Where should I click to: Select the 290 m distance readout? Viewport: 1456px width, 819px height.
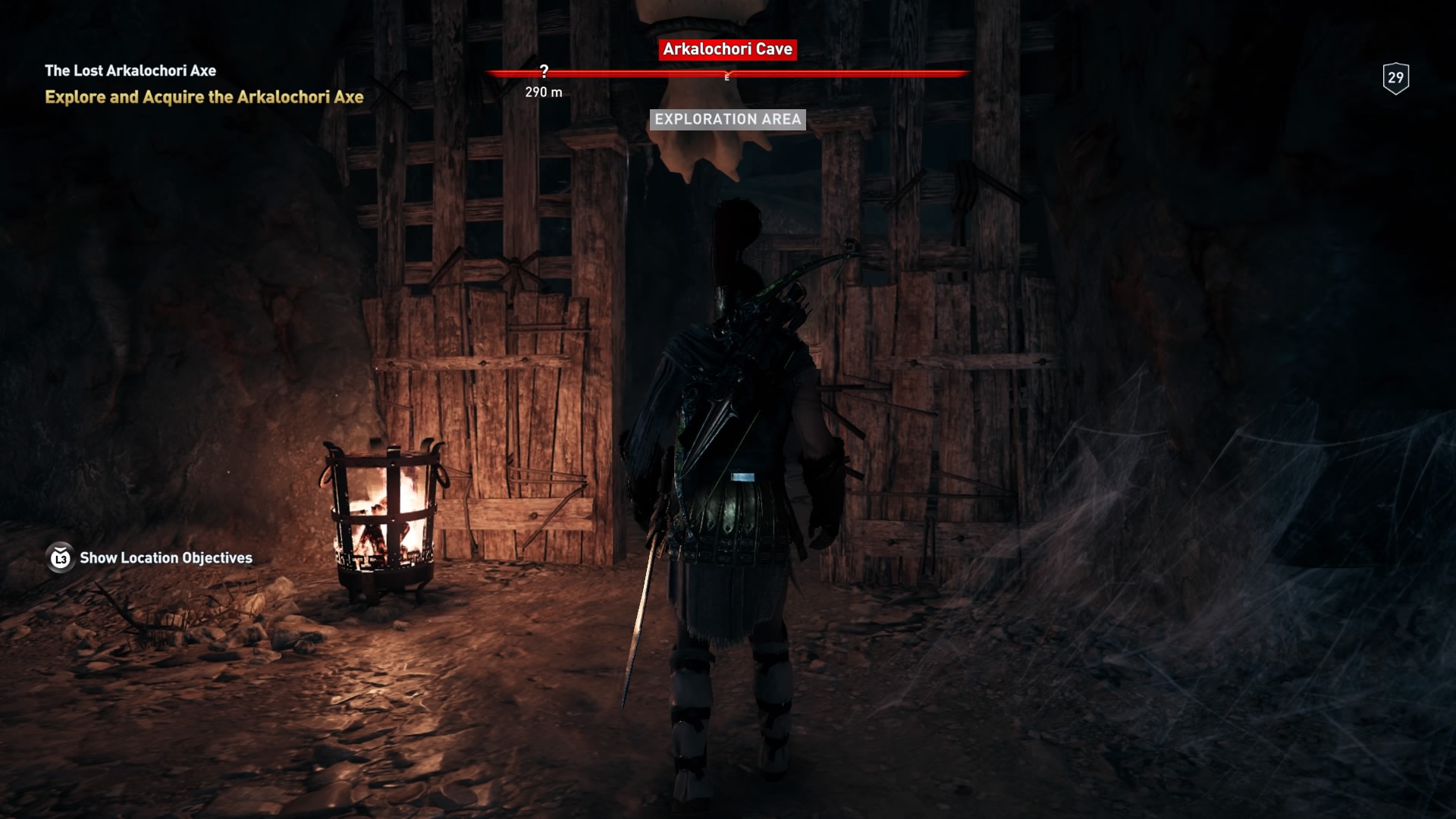click(544, 93)
